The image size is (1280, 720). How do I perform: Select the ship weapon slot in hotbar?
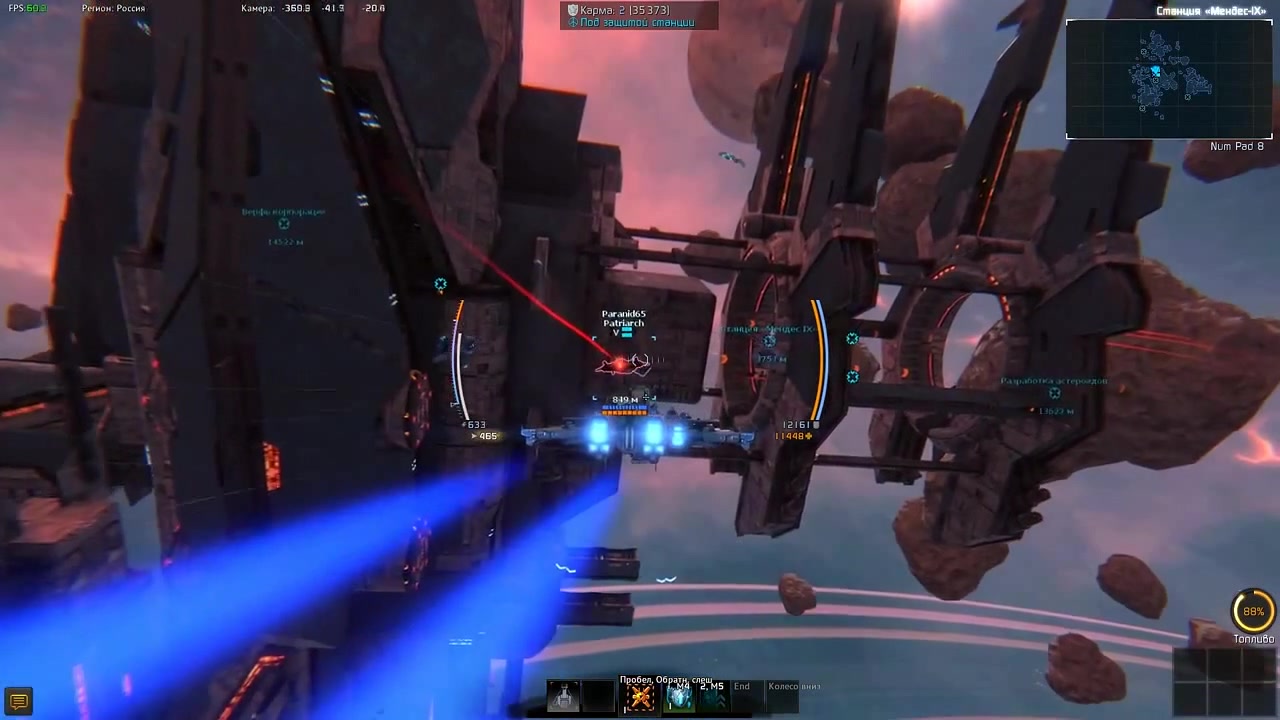(x=563, y=697)
